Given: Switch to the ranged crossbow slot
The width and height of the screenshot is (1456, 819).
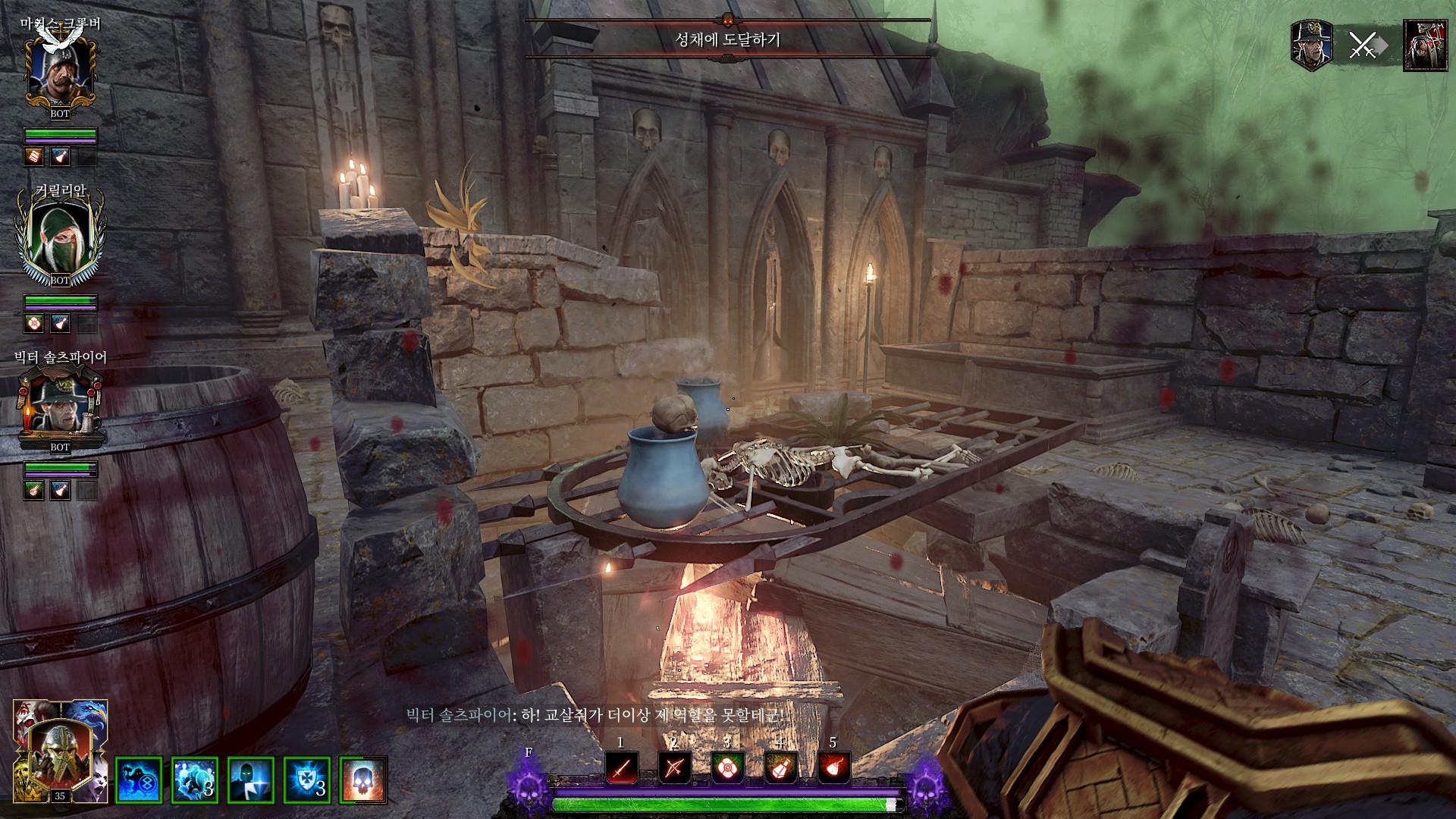Looking at the screenshot, I should (x=673, y=768).
